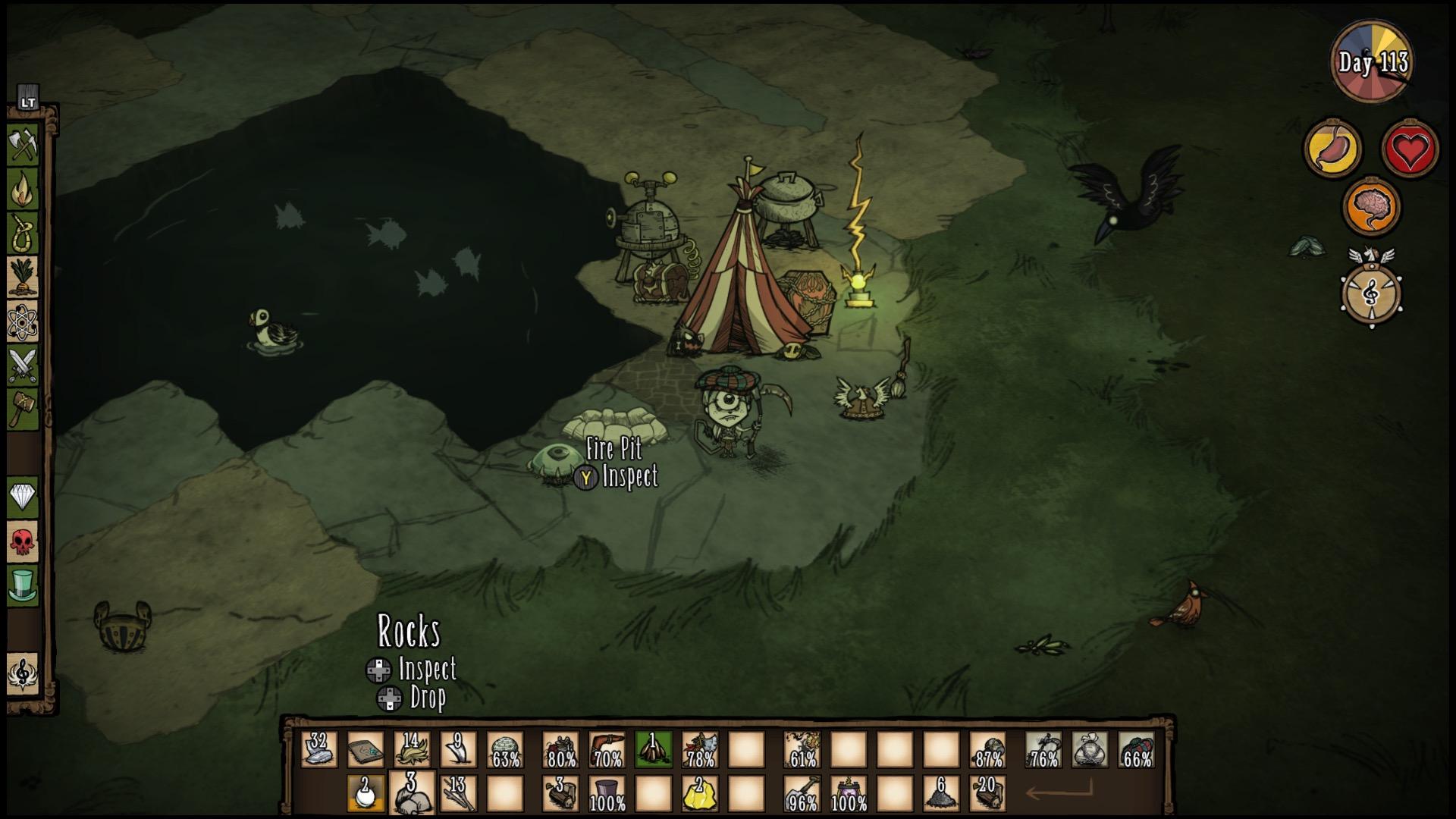Select the stack of 20 logs

coord(987,794)
